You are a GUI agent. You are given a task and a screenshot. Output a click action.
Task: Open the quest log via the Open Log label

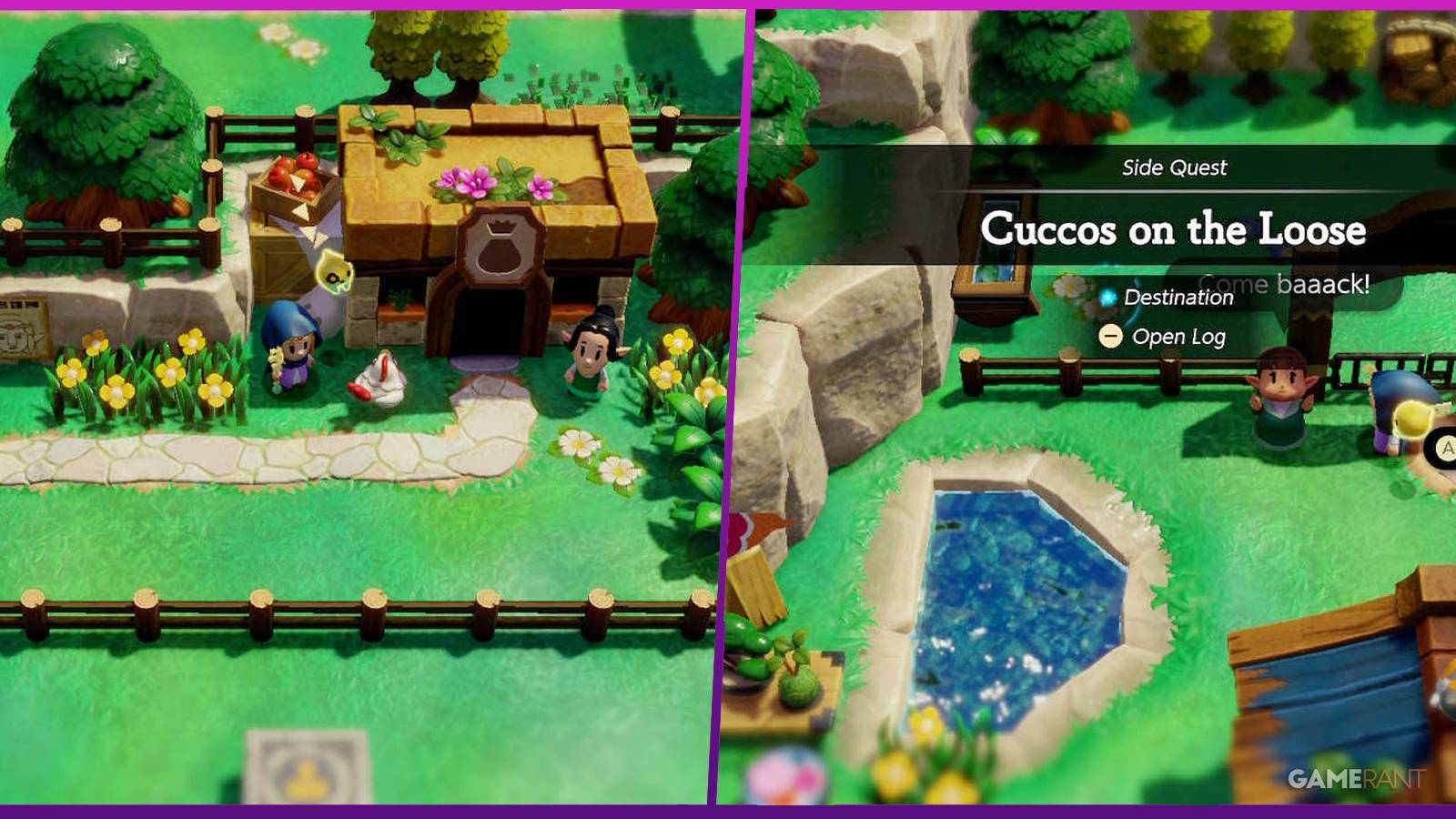click(1178, 337)
